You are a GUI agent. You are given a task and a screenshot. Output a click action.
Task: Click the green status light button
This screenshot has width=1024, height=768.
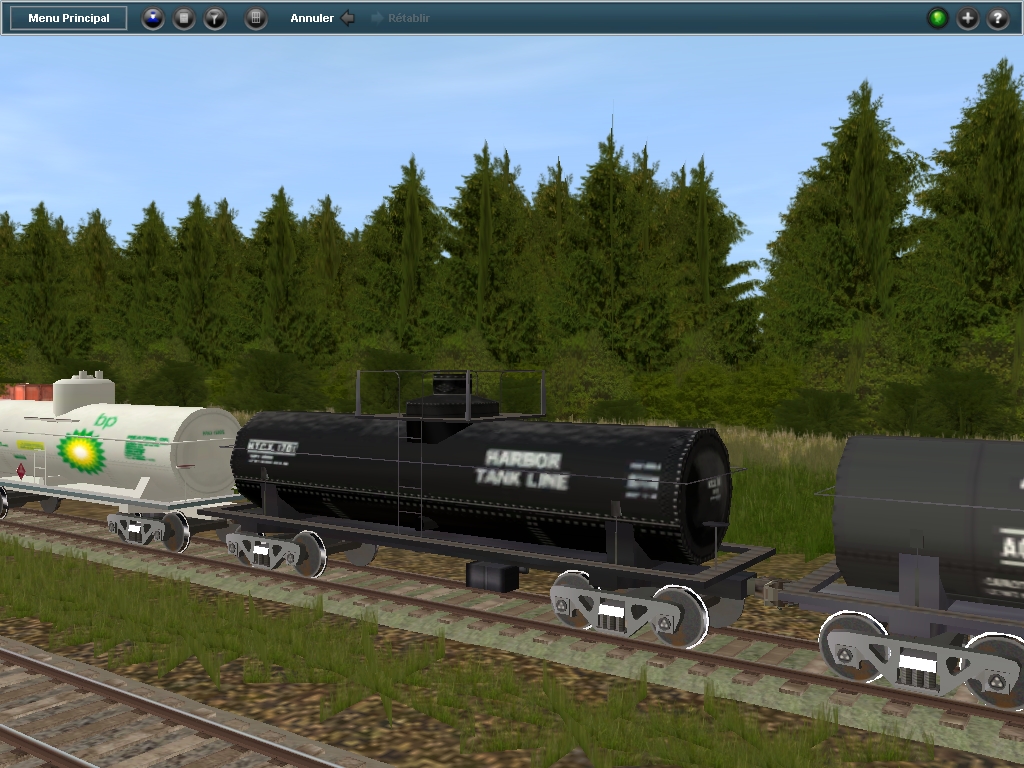coord(937,18)
